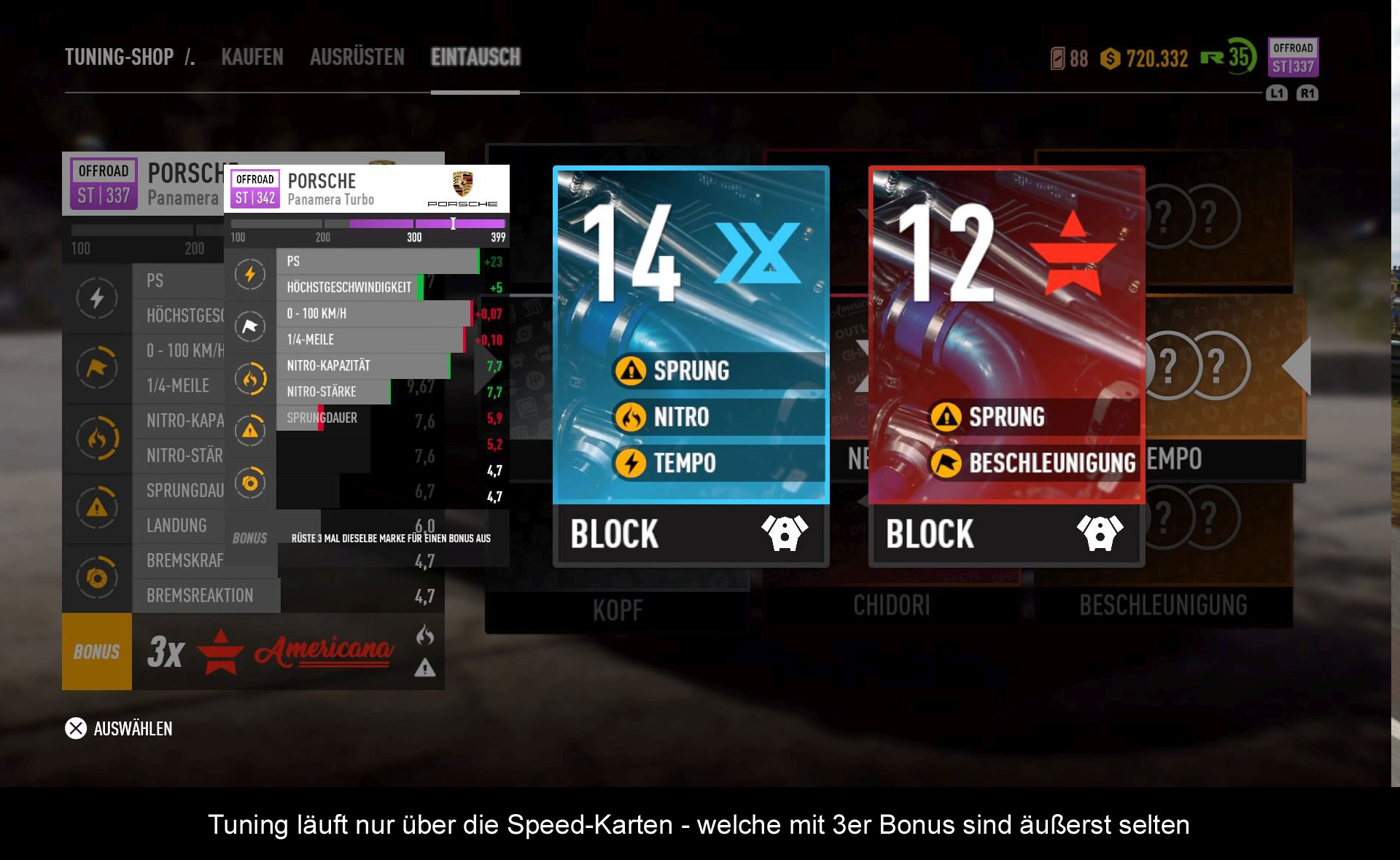This screenshot has height=860, width=1400.
Task: Select the Kopf card slot
Action: (x=618, y=609)
